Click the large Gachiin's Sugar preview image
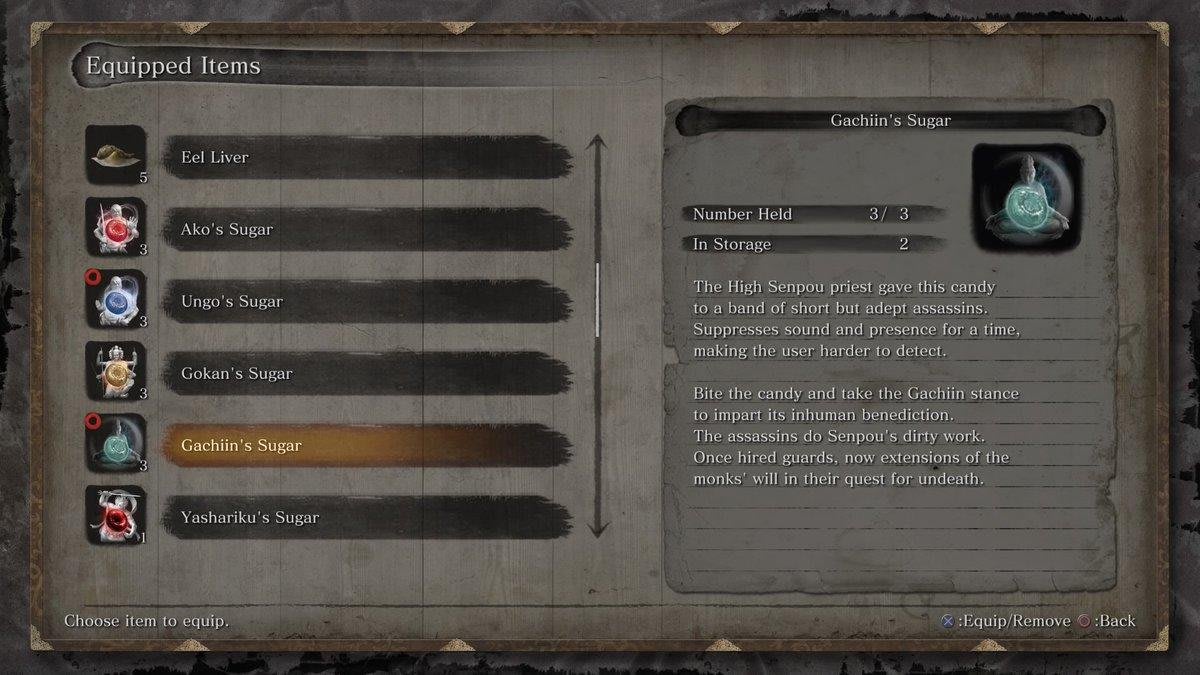 click(x=1027, y=197)
